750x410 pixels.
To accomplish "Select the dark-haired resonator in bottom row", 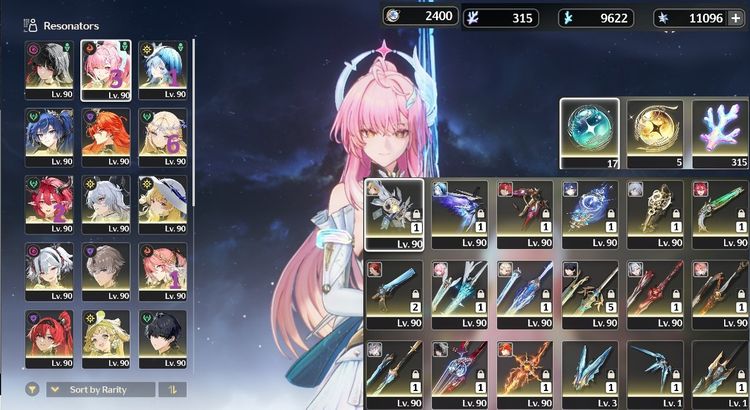I will coord(162,337).
